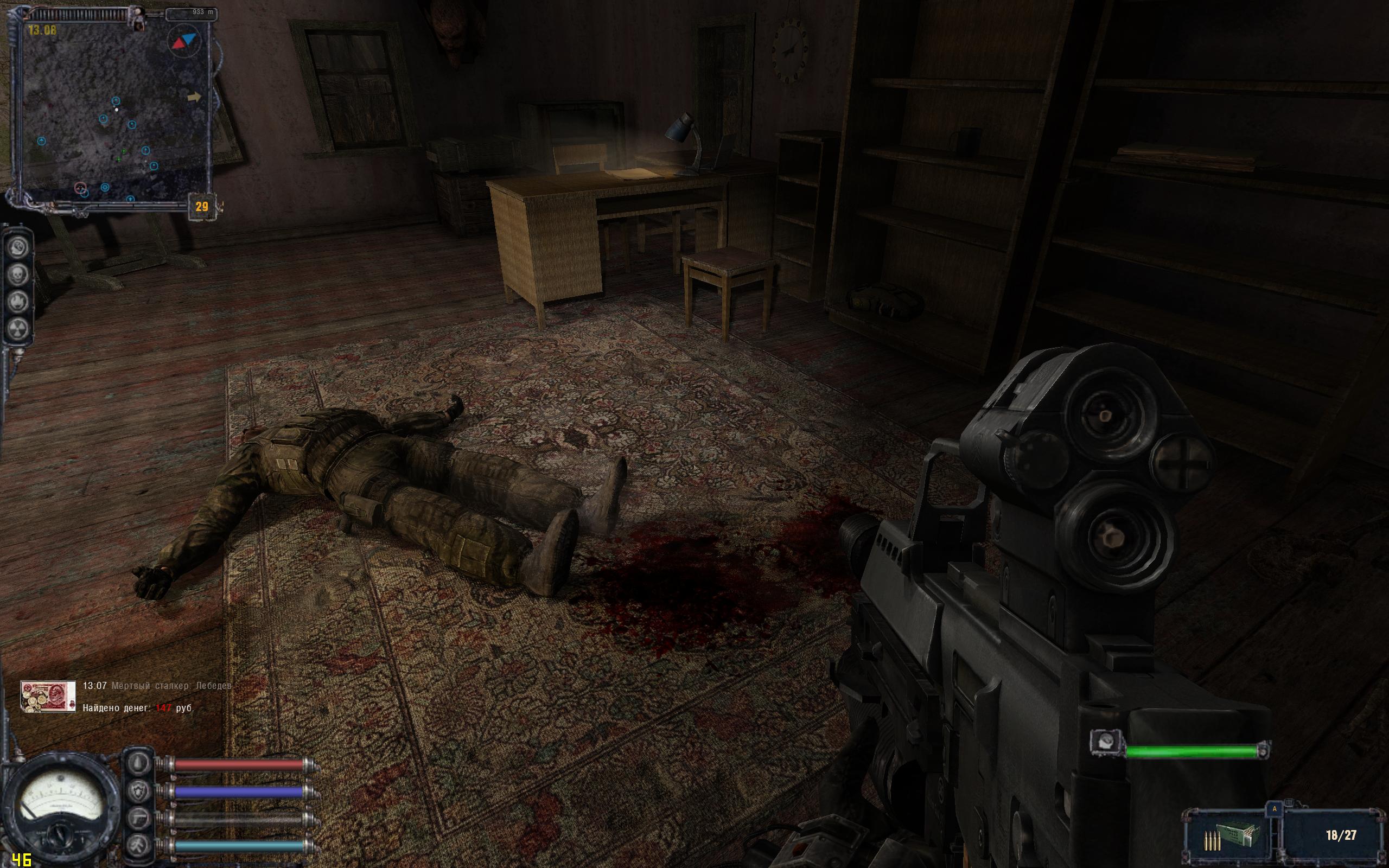Click the yellow arrow marker on minimap
This screenshot has width=1389, height=868.
(x=195, y=97)
